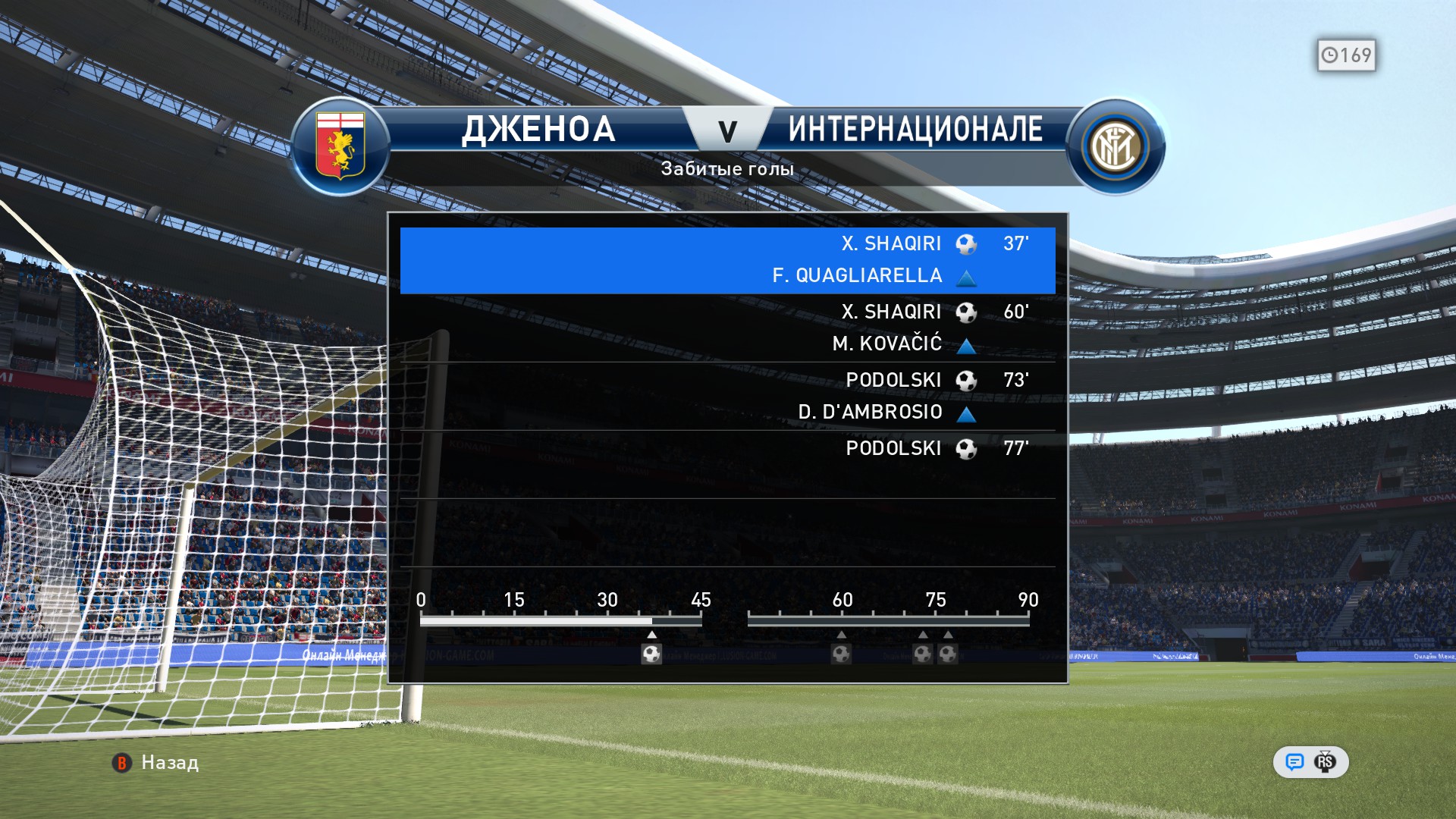Select the 60-minute ball marker on timeline
Image resolution: width=1456 pixels, height=819 pixels.
(841, 654)
